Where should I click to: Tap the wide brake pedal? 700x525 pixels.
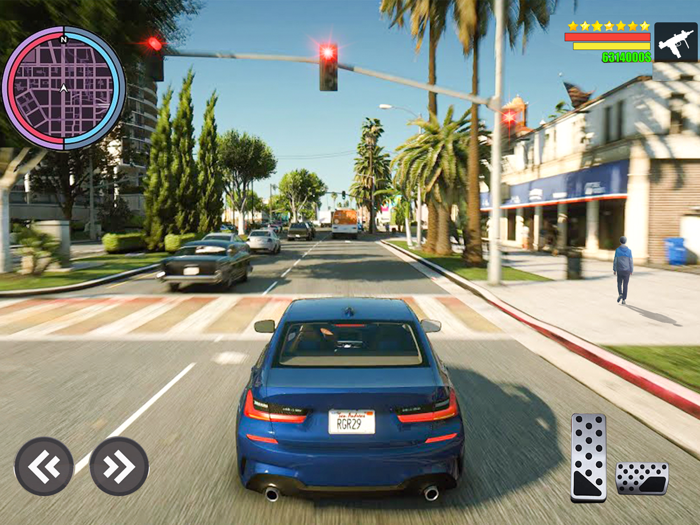tap(641, 478)
